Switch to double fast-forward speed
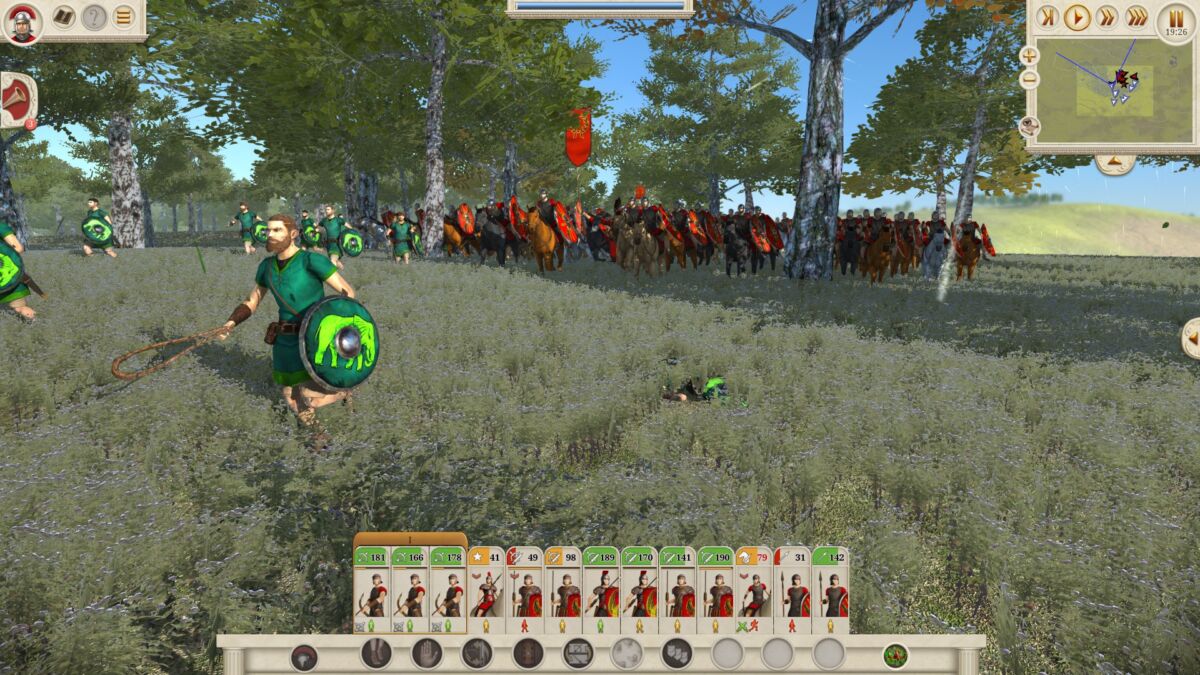This screenshot has height=675, width=1200. click(1107, 16)
